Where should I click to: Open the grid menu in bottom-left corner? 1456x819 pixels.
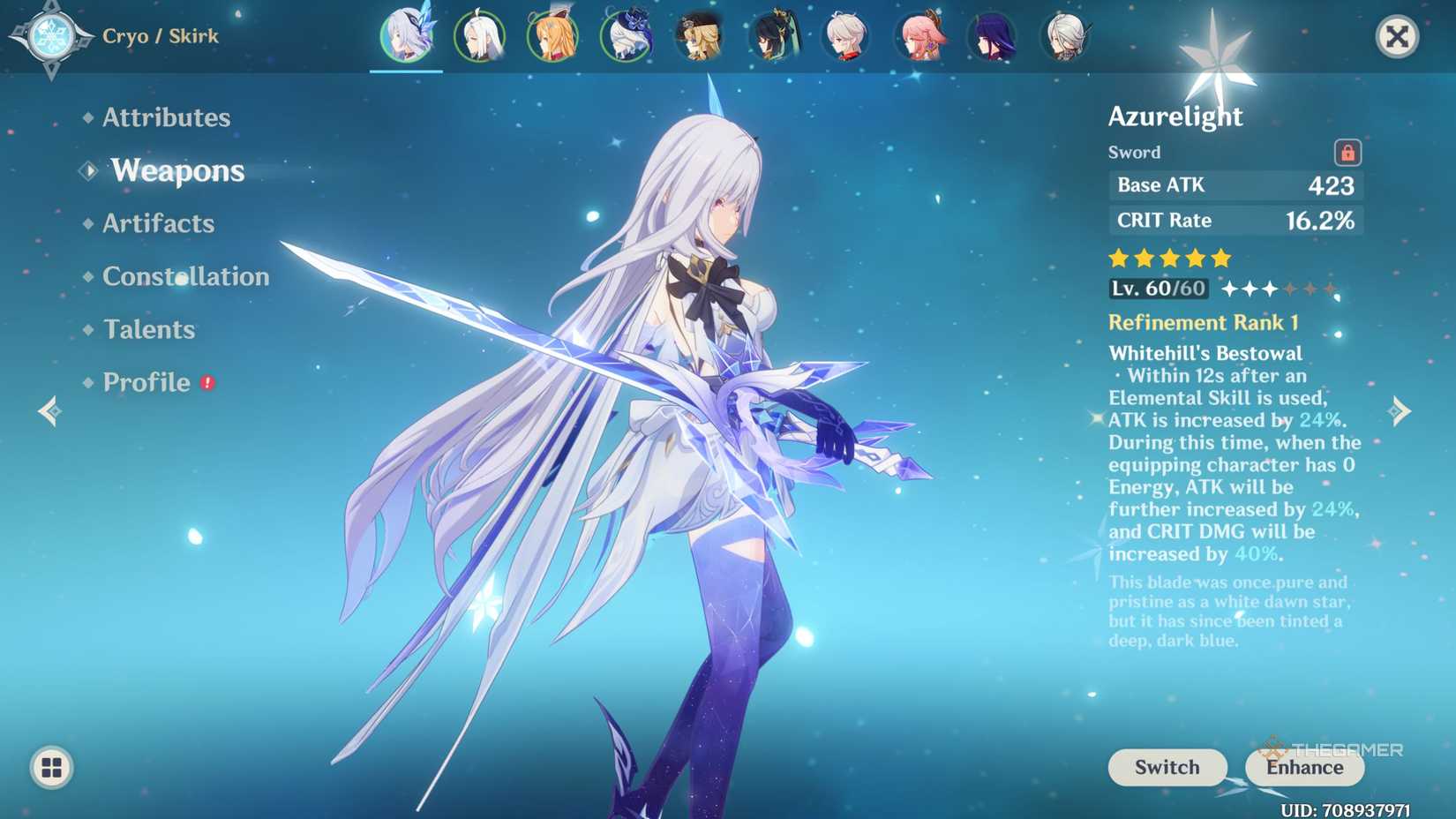coord(51,768)
